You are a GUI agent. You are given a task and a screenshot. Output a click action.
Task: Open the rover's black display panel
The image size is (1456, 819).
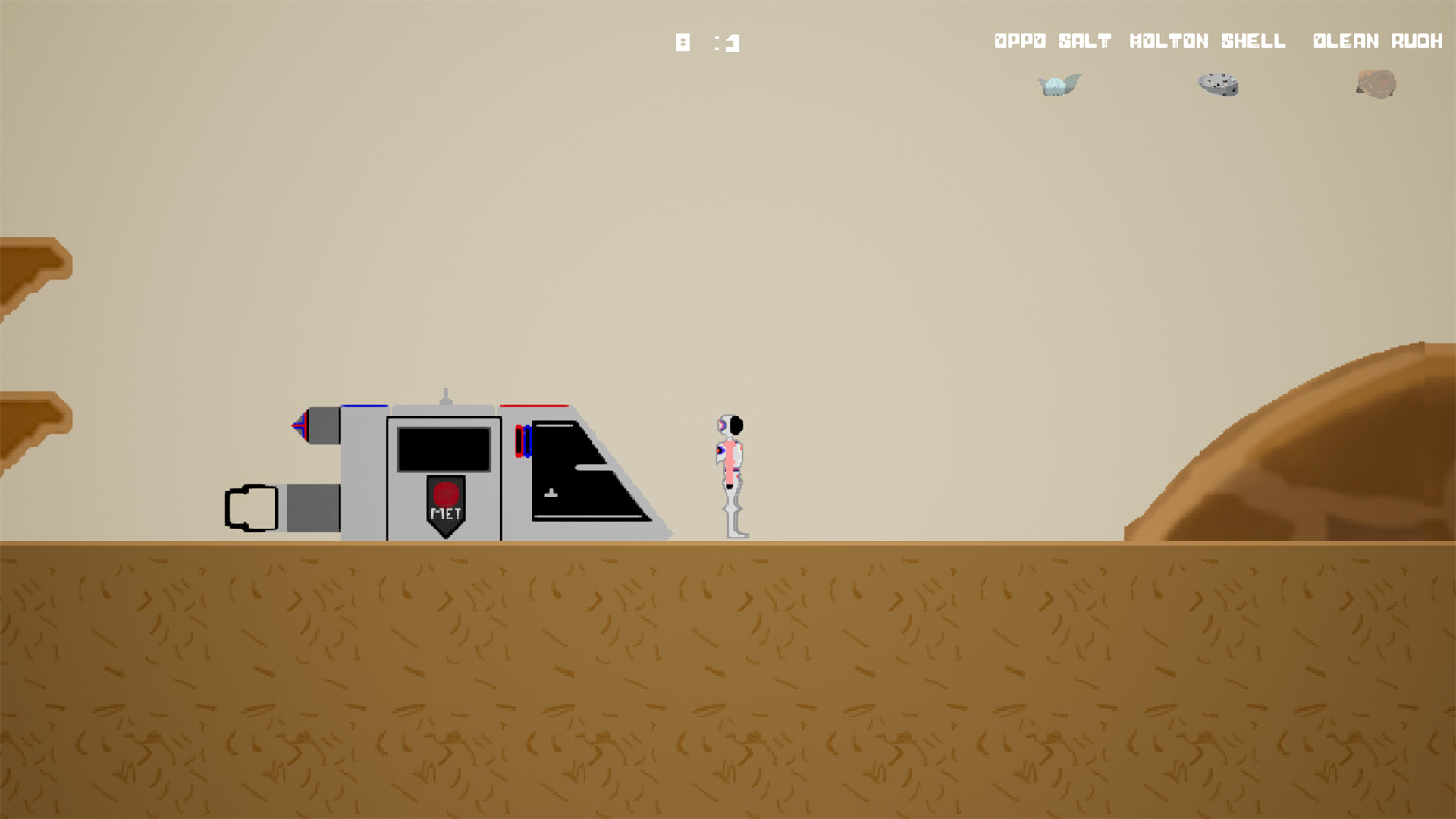444,447
